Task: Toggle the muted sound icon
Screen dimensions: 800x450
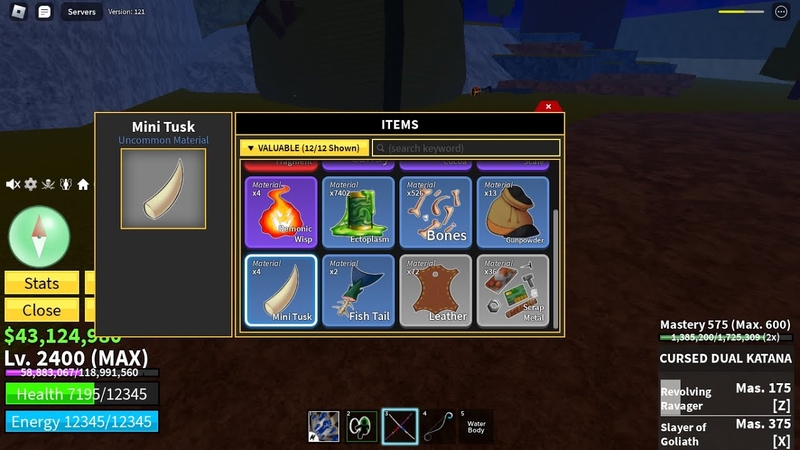Action: pyautogui.click(x=13, y=185)
